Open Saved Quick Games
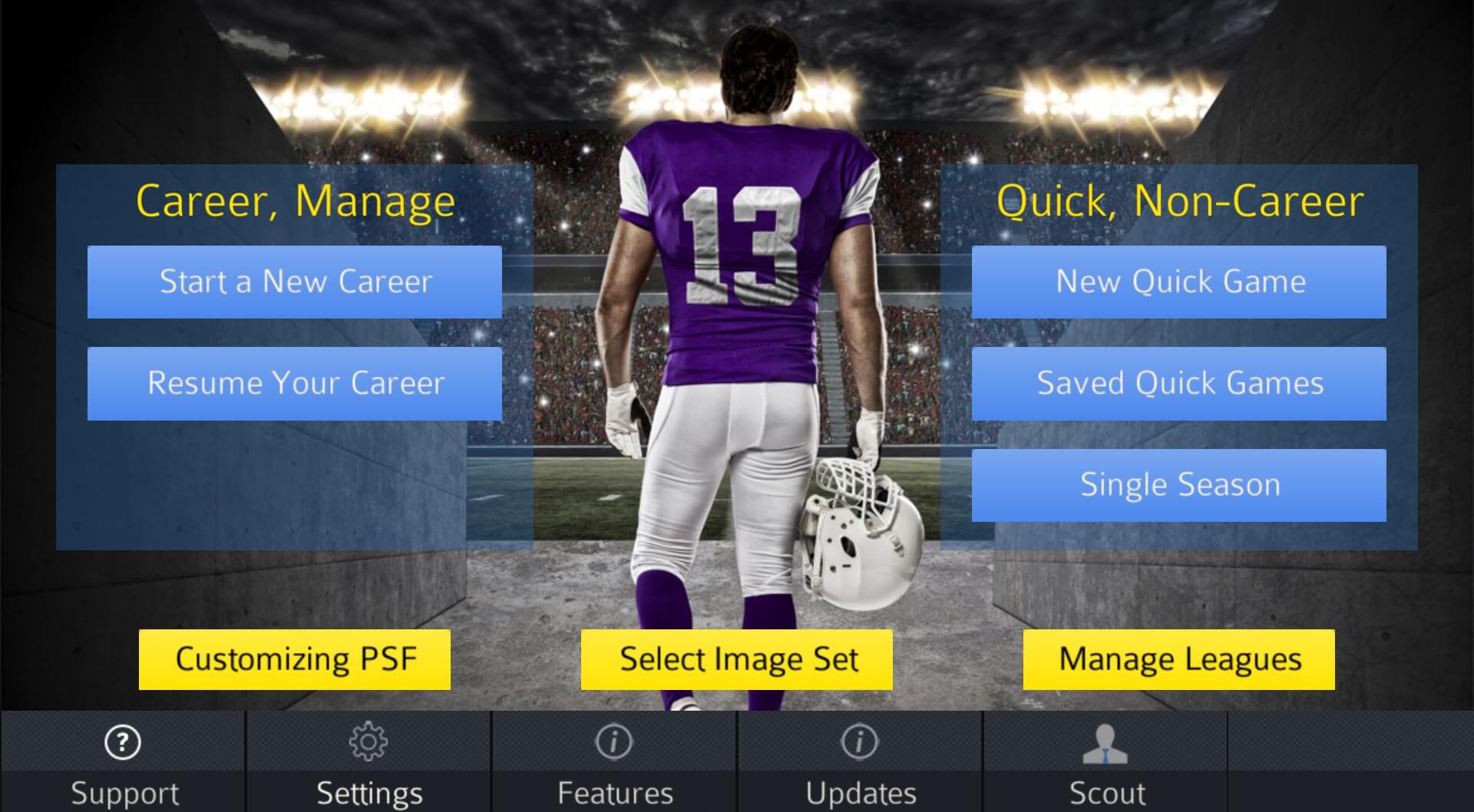Viewport: 1474px width, 812px height. pos(1180,383)
